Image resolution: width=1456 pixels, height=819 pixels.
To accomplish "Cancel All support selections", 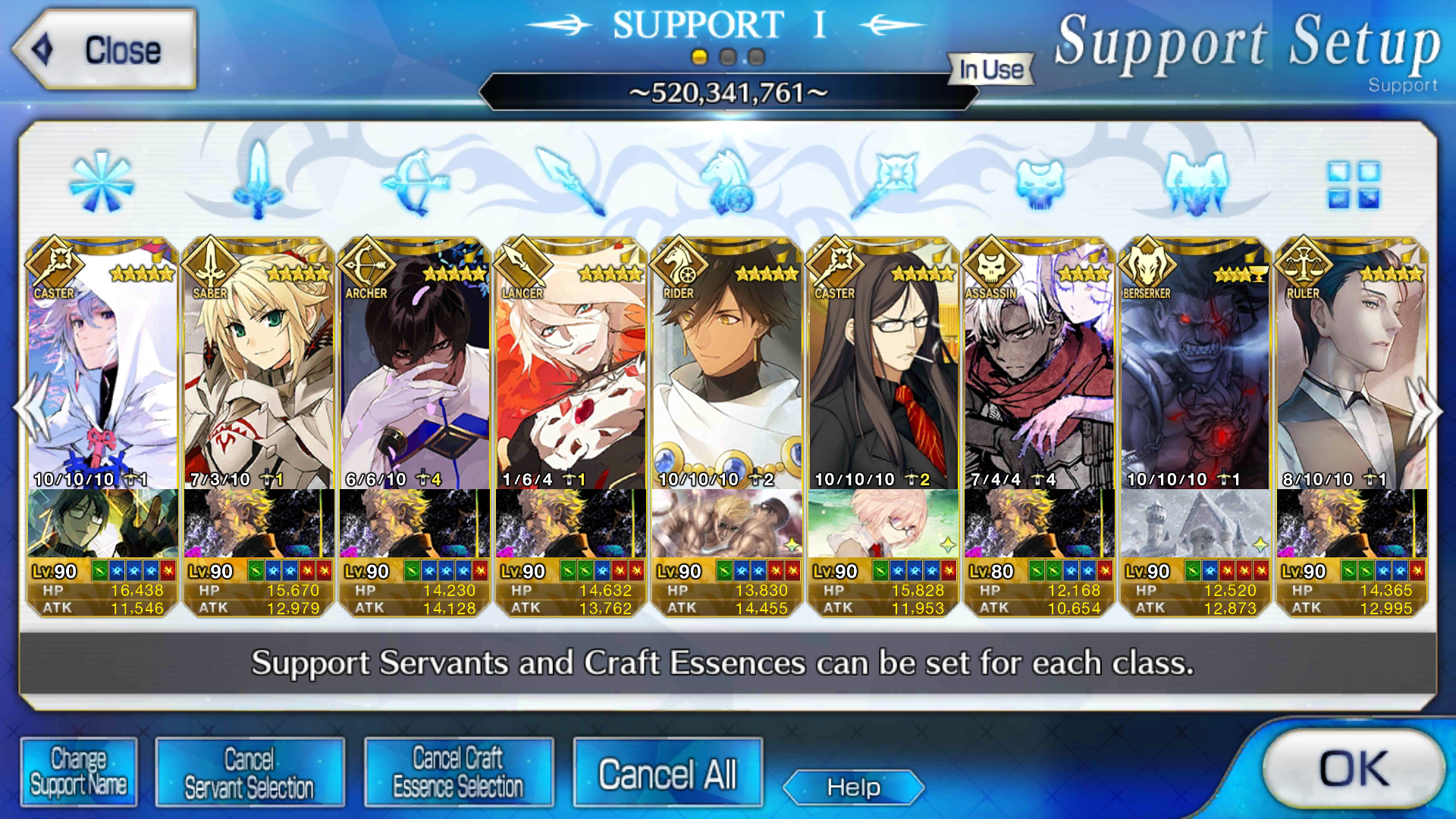I will [x=667, y=773].
